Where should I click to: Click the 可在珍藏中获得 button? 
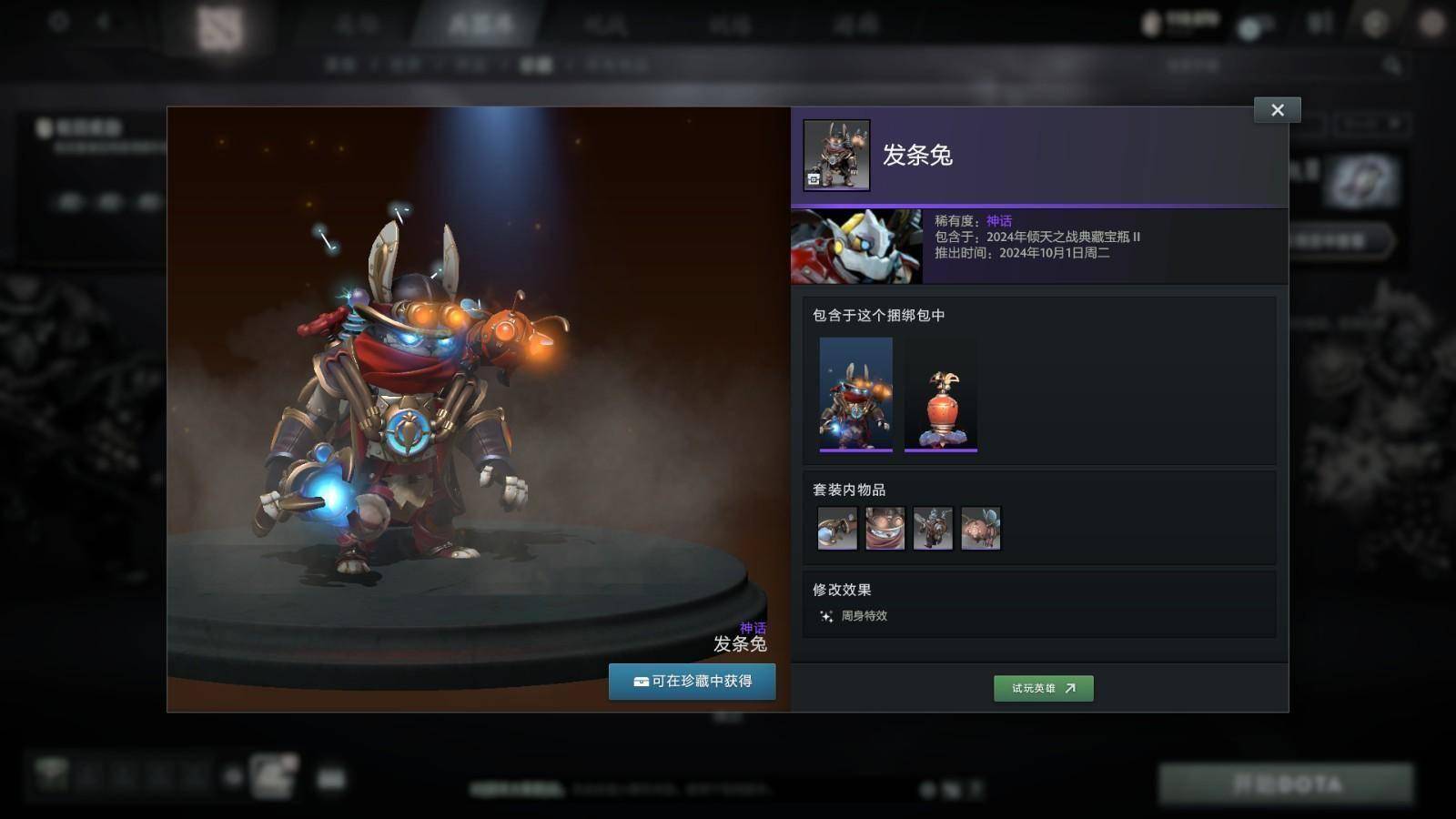coord(692,682)
